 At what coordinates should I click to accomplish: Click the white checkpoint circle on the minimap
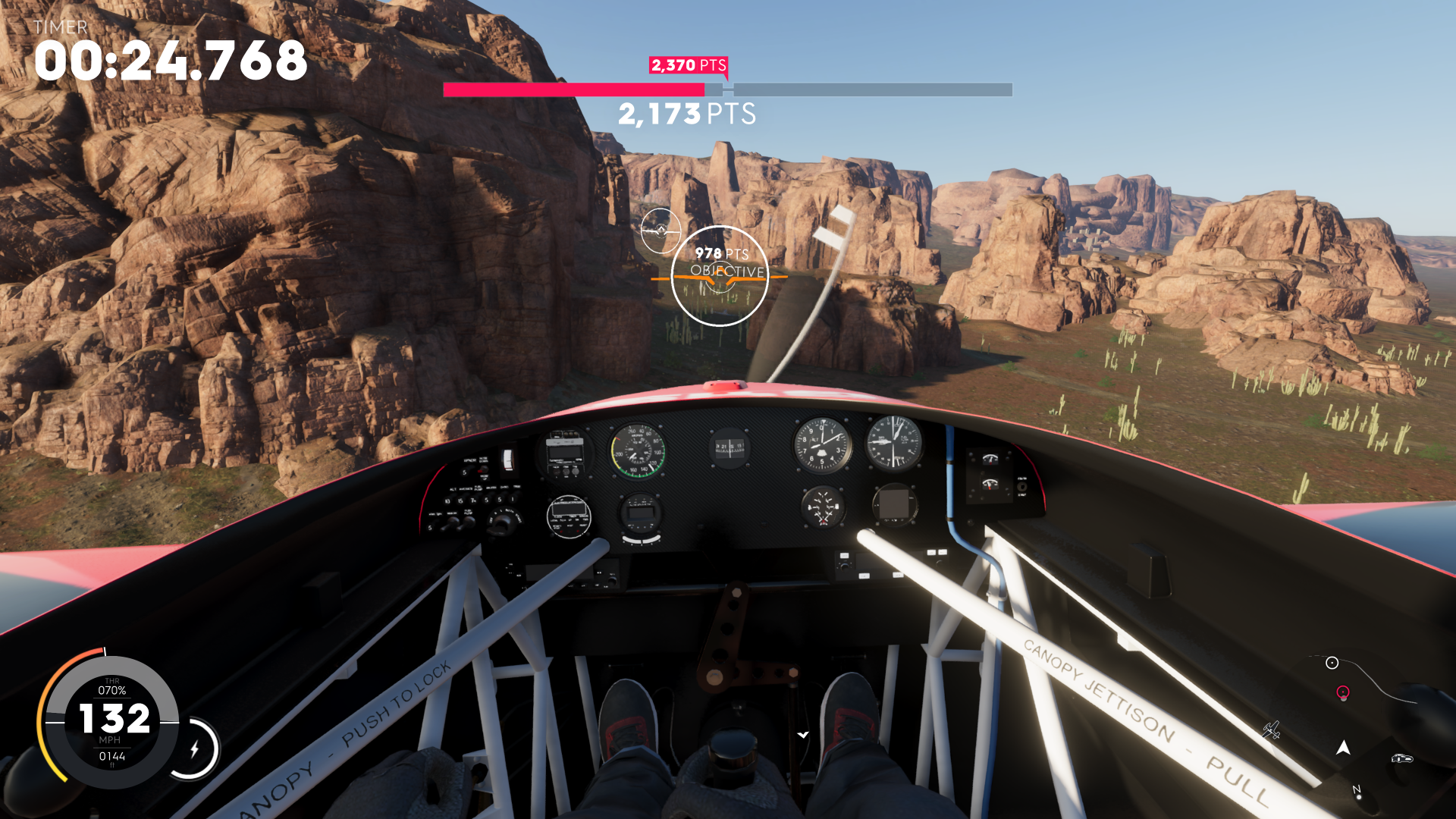point(1332,662)
